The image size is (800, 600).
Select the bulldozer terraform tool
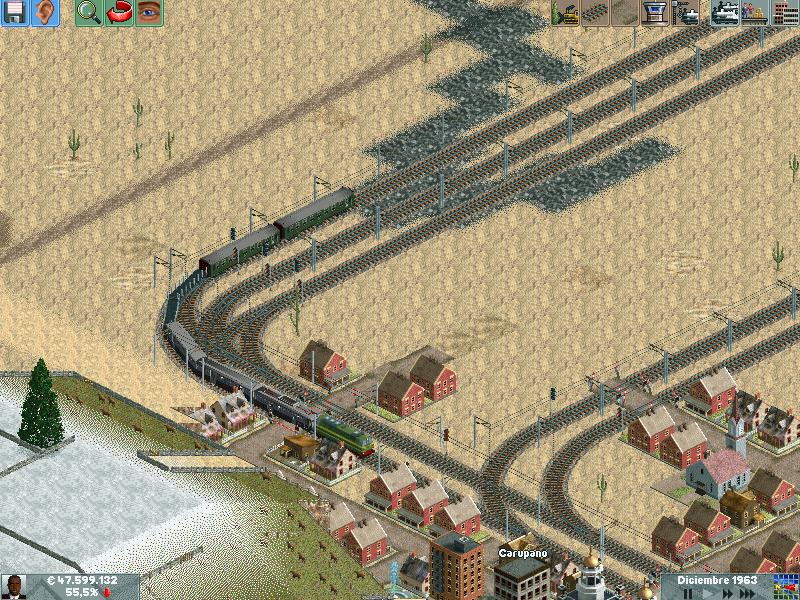tap(565, 13)
